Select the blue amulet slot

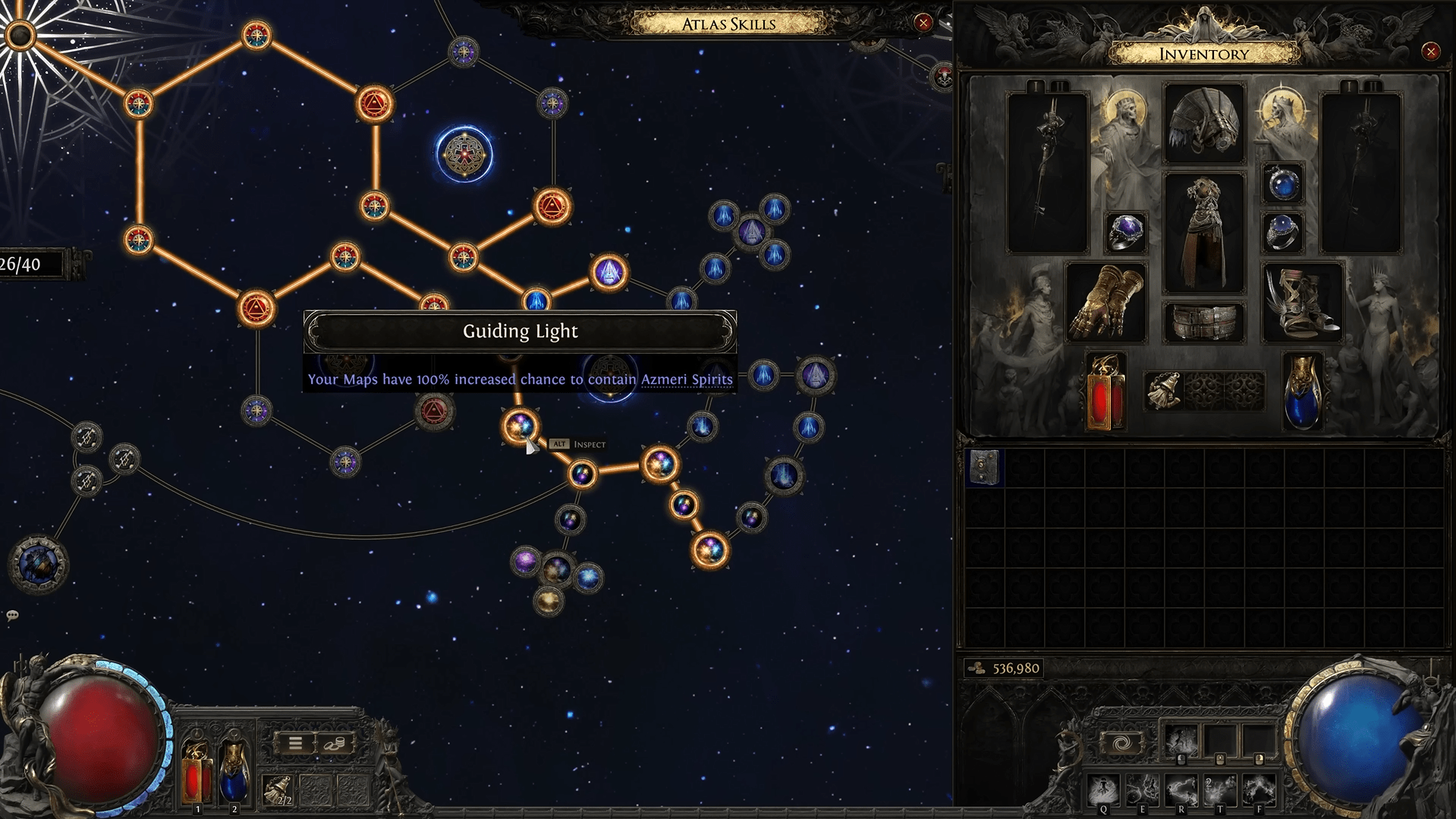coord(1283,184)
